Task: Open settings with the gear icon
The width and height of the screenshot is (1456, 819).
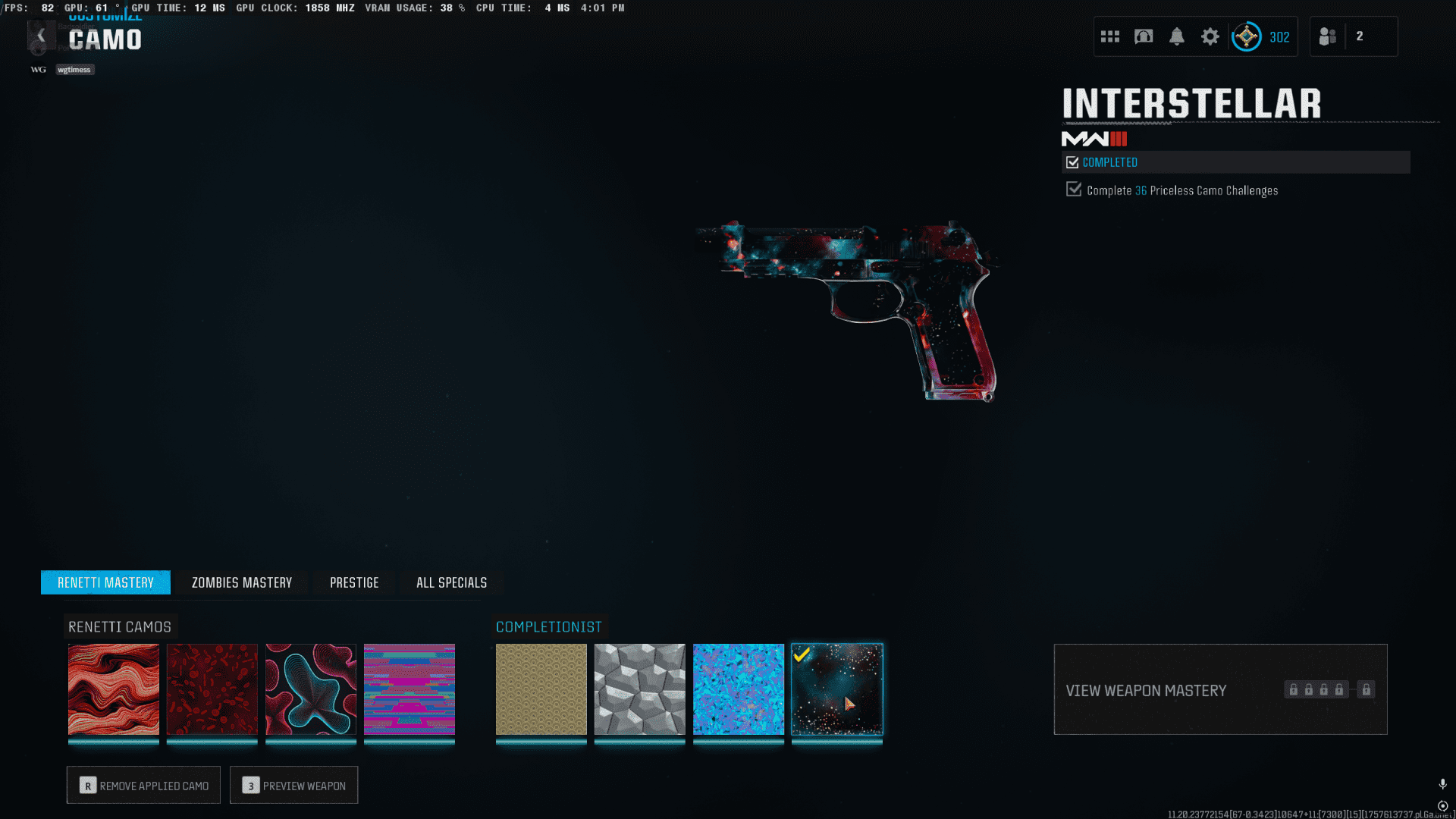Action: coord(1210,36)
